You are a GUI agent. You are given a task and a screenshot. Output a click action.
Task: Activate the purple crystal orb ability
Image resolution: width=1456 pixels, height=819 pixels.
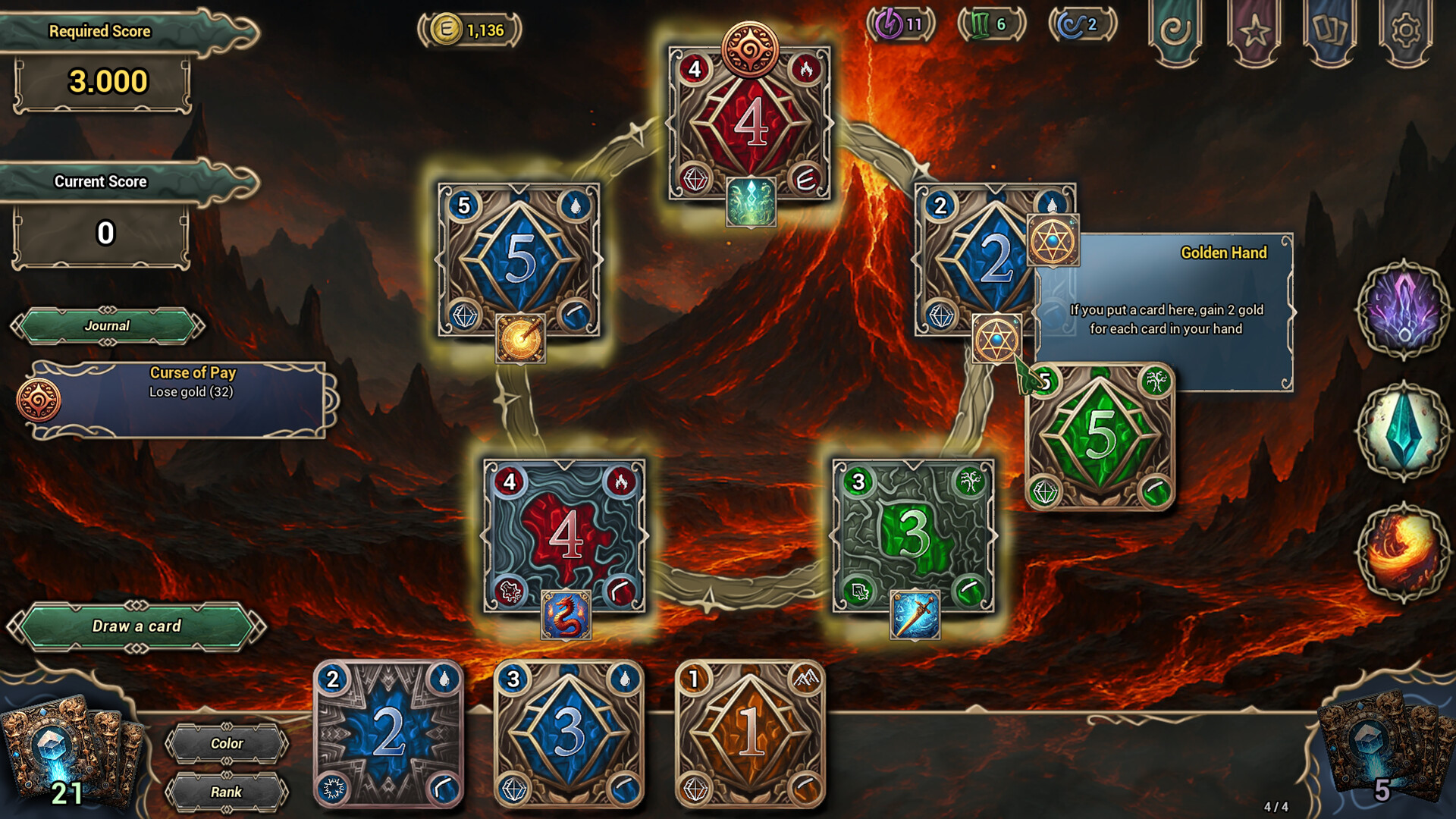(x=1403, y=309)
